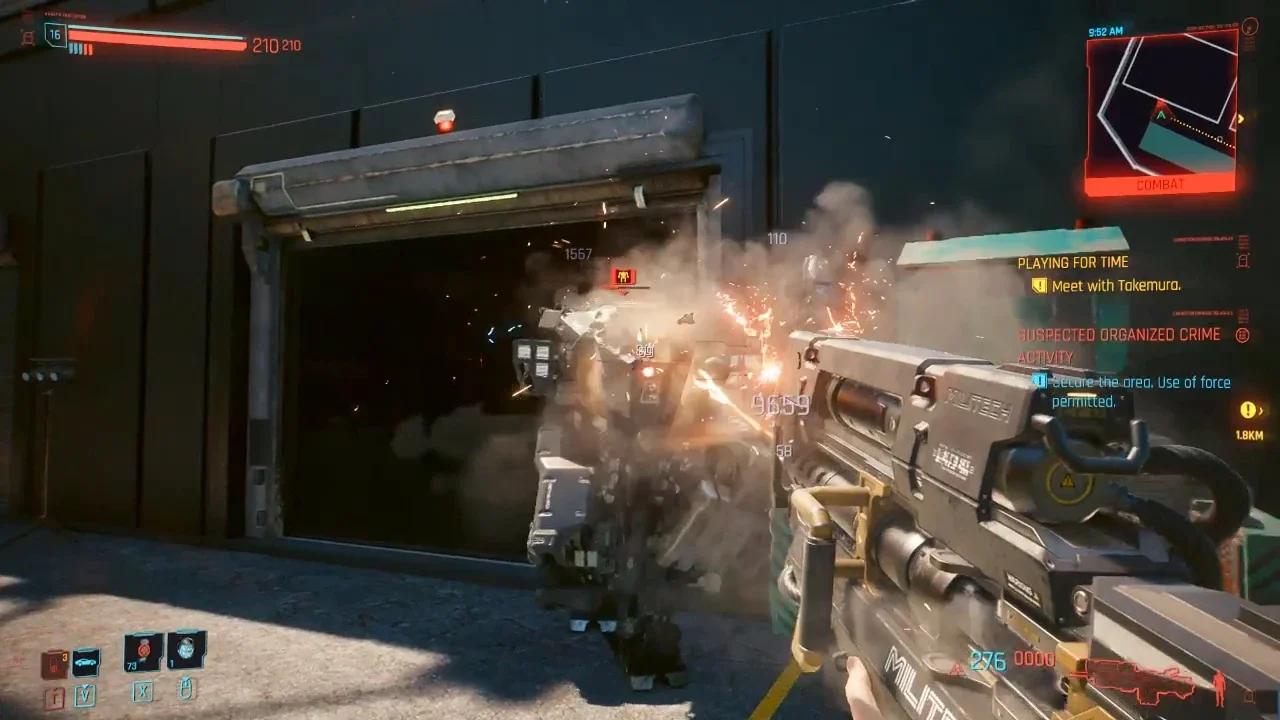Click the yellow waypoint exclamation marker above 1.8KM
Viewport: 1280px width, 720px height.
coord(1246,412)
